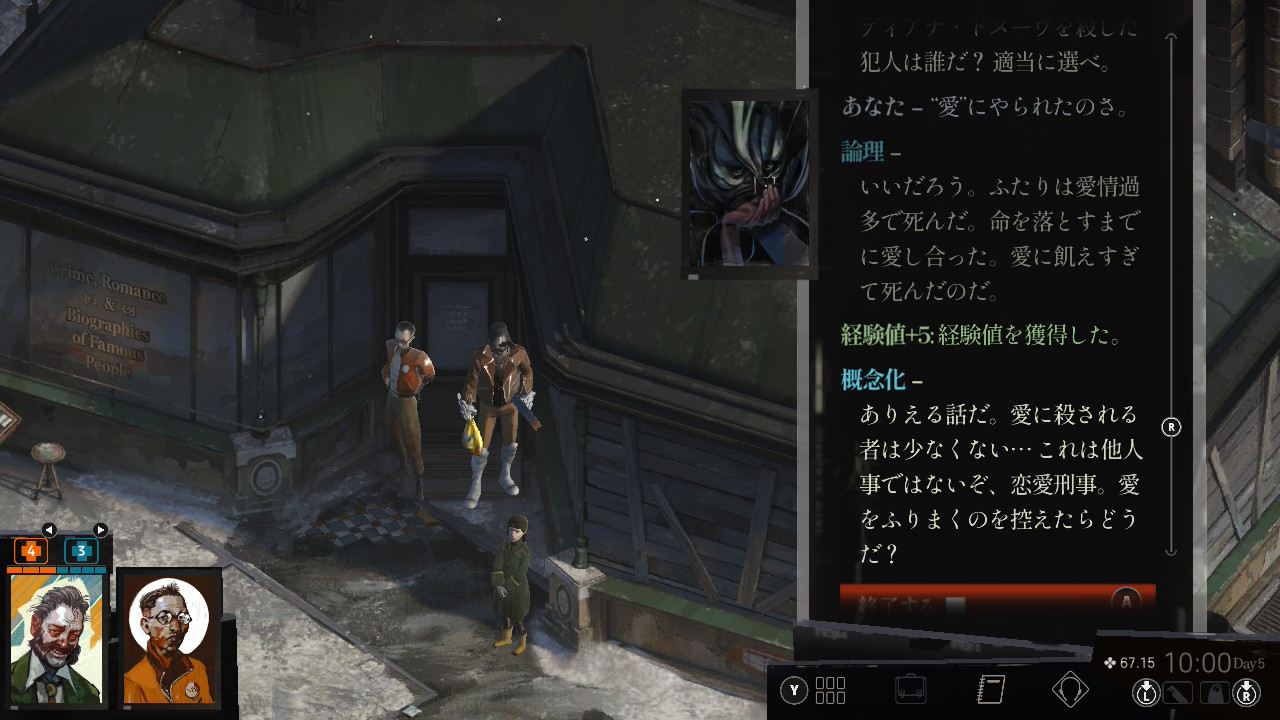The height and width of the screenshot is (720, 1280).
Task: Open the head-shaped thought cabinet icon
Action: pos(1070,690)
